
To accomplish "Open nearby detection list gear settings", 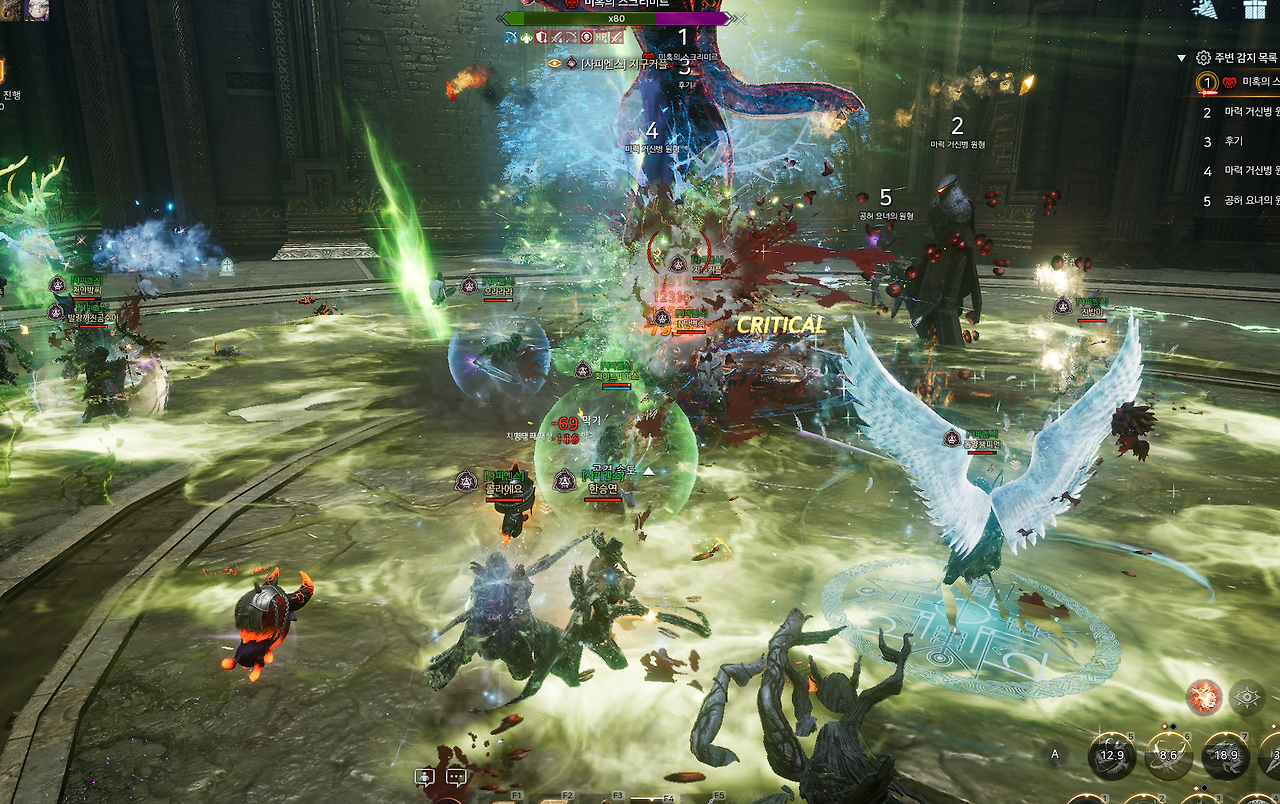I will coord(1203,58).
